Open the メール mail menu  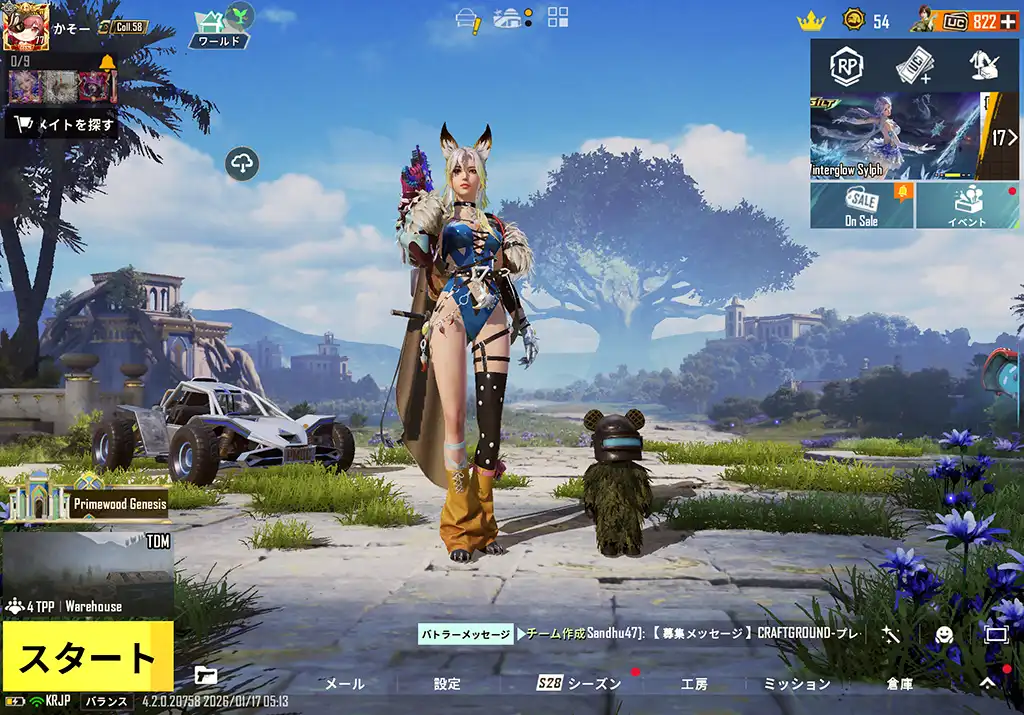[x=345, y=684]
